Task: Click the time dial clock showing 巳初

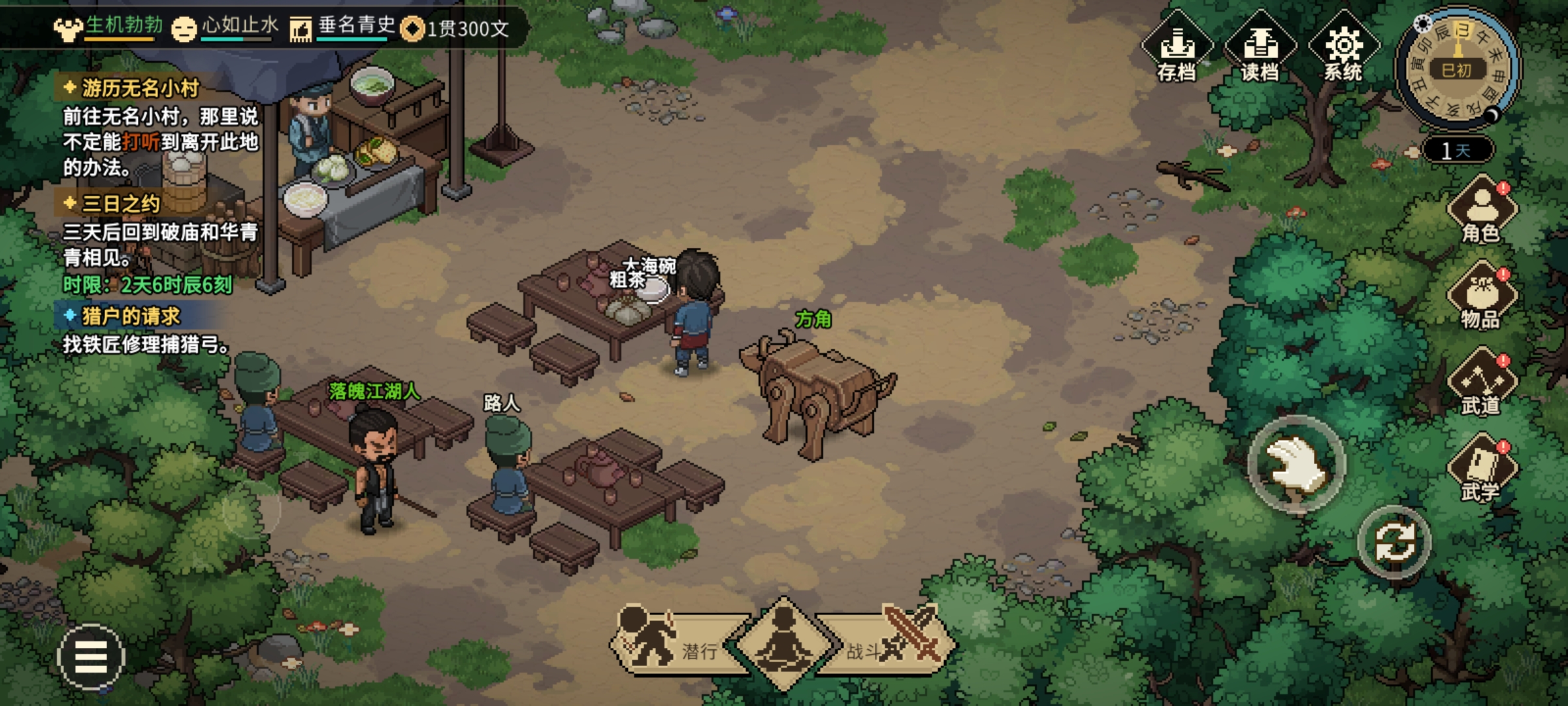Action: tap(1457, 69)
